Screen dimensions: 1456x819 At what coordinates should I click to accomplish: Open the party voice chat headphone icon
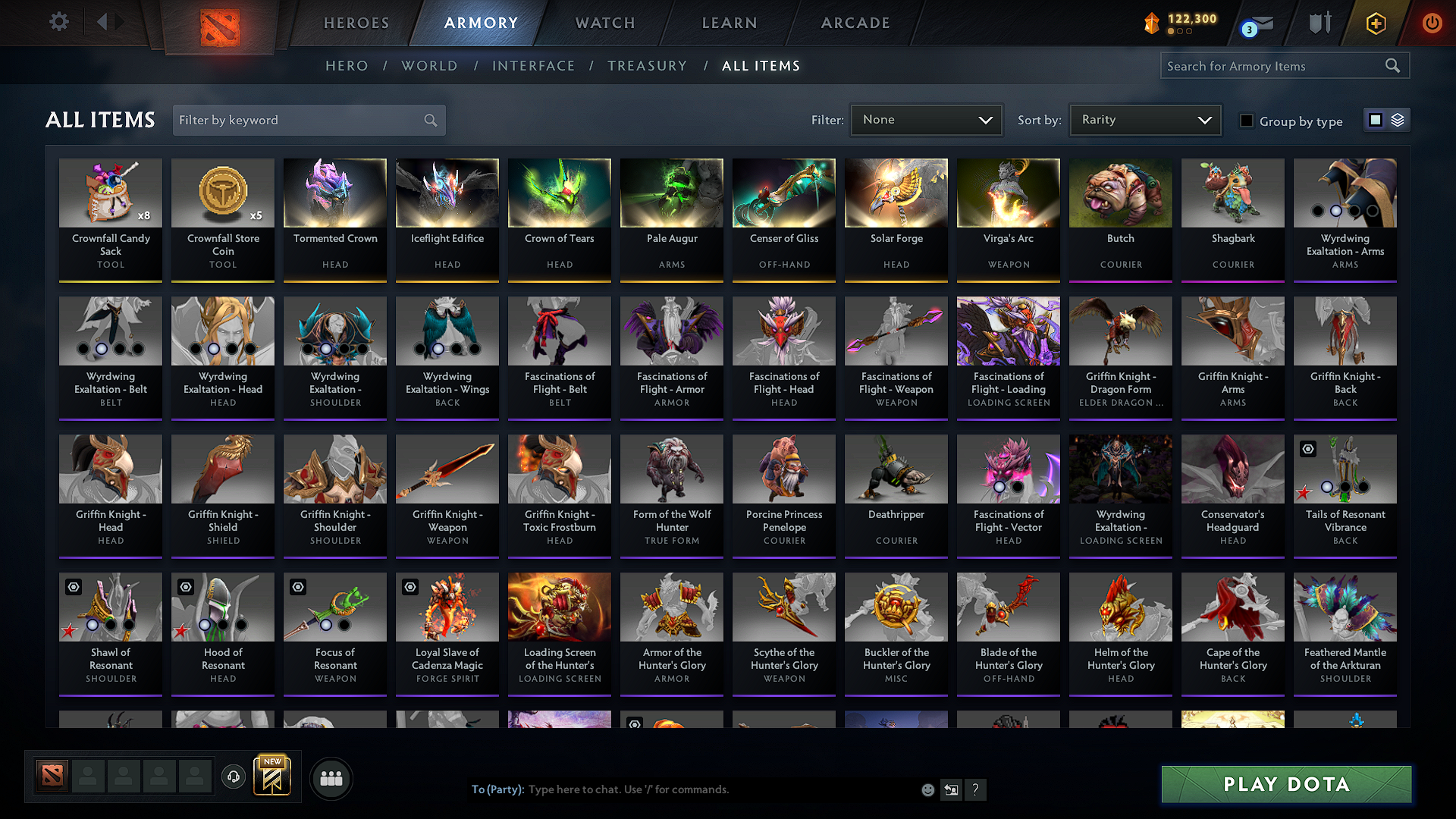234,777
